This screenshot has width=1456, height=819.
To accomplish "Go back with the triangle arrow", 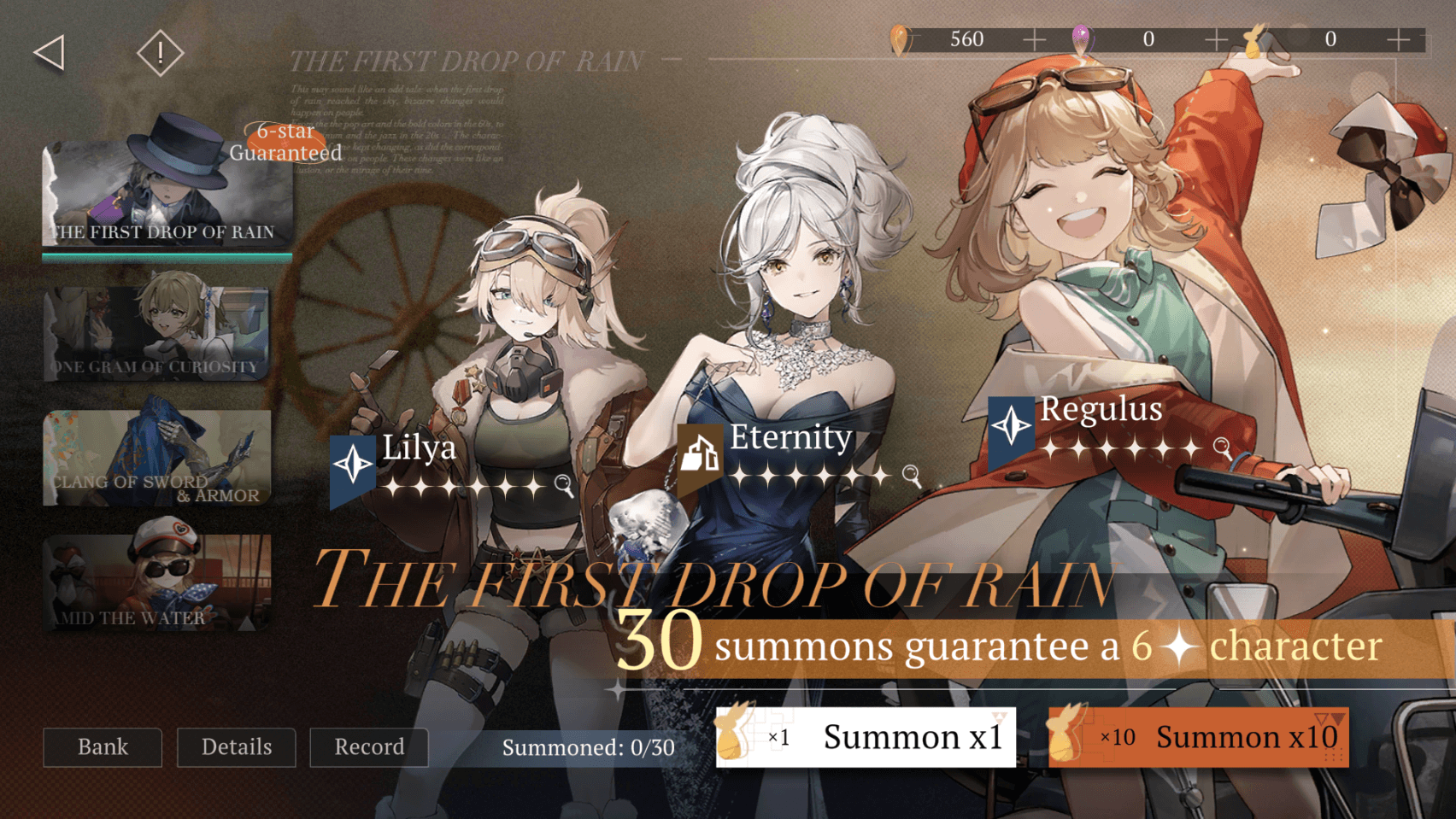I will [50, 53].
